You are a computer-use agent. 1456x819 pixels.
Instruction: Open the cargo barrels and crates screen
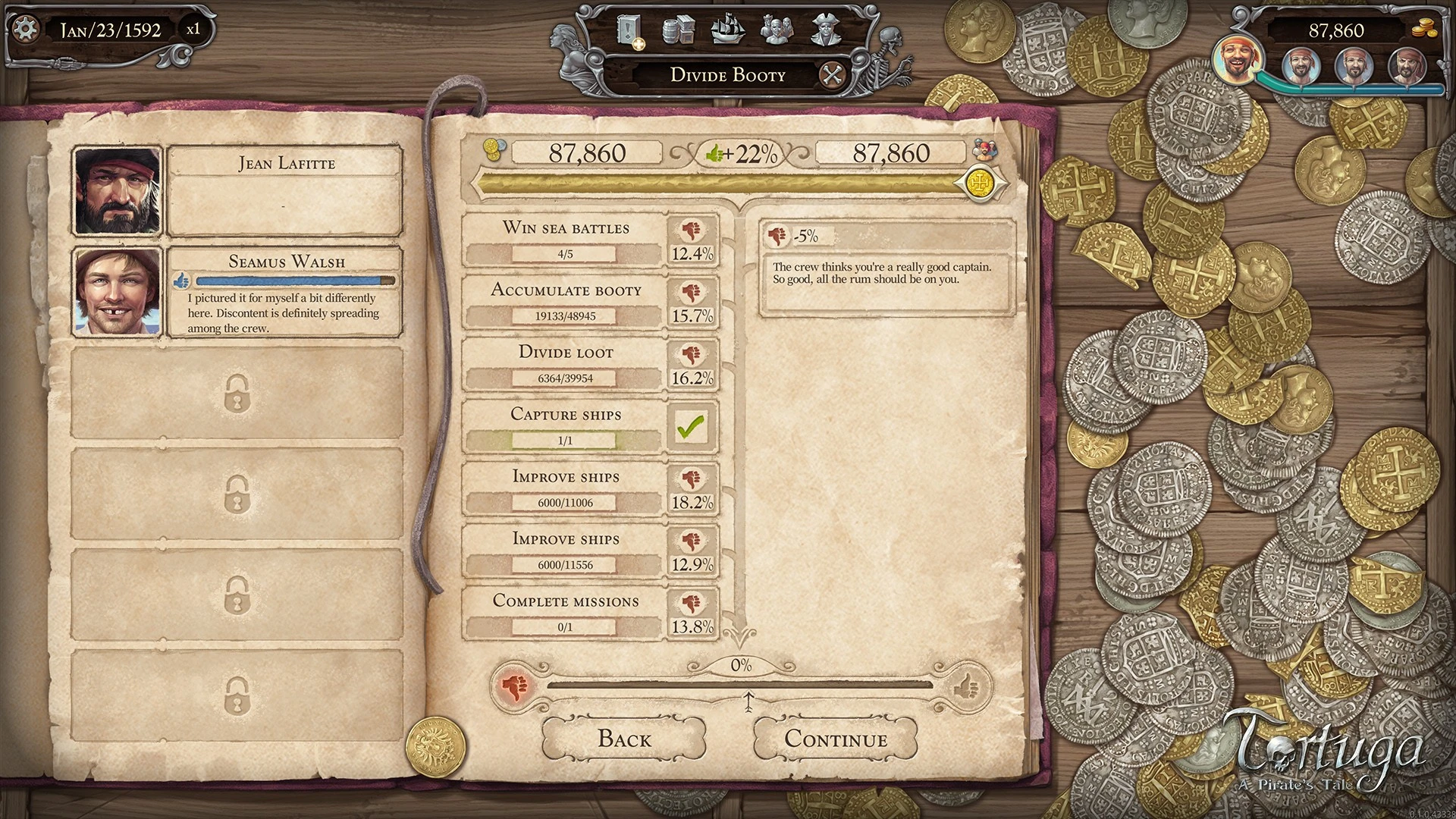[679, 30]
